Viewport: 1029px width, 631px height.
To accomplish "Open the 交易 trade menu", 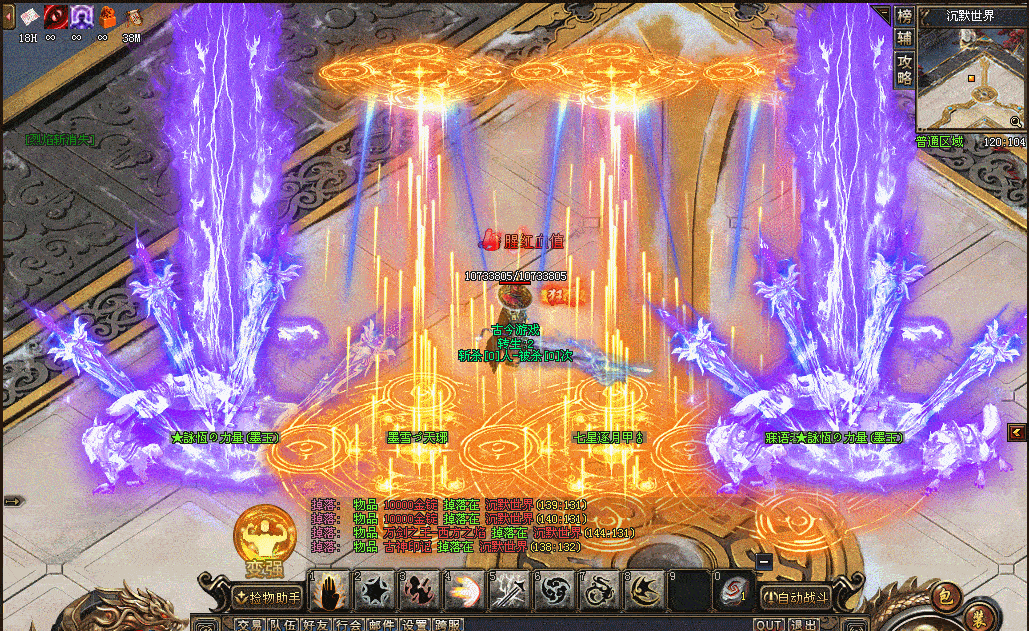I will [x=250, y=625].
